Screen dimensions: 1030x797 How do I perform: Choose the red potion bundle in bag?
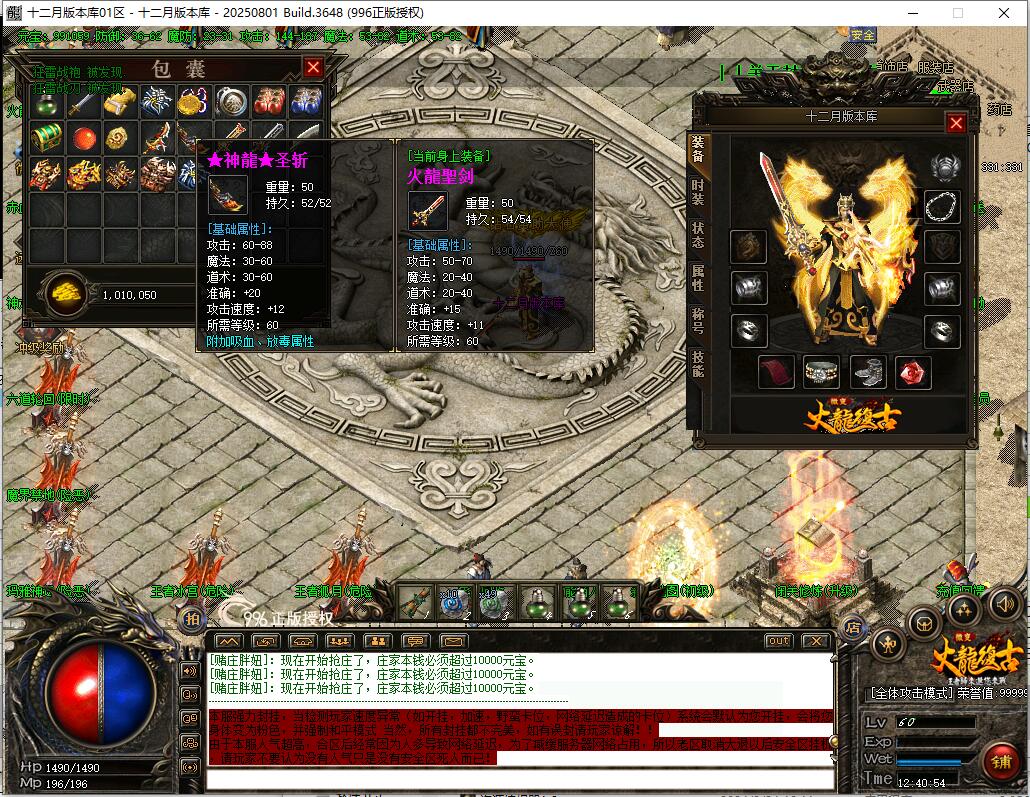pyautogui.click(x=268, y=102)
